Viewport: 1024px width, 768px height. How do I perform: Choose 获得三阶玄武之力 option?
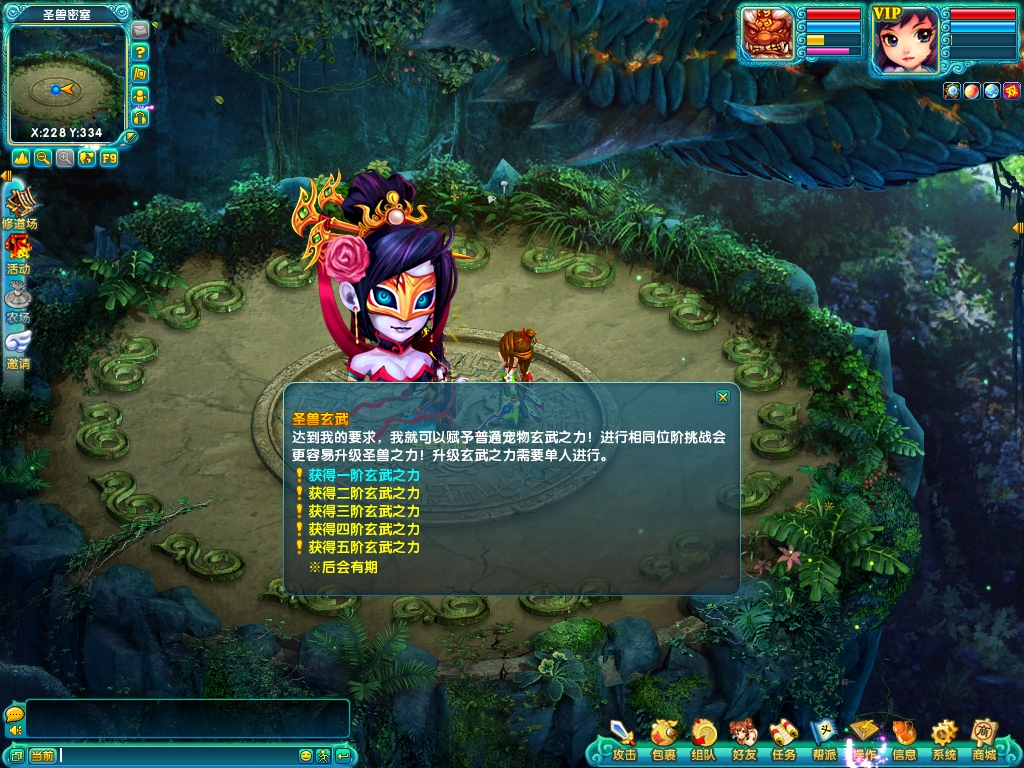click(363, 511)
